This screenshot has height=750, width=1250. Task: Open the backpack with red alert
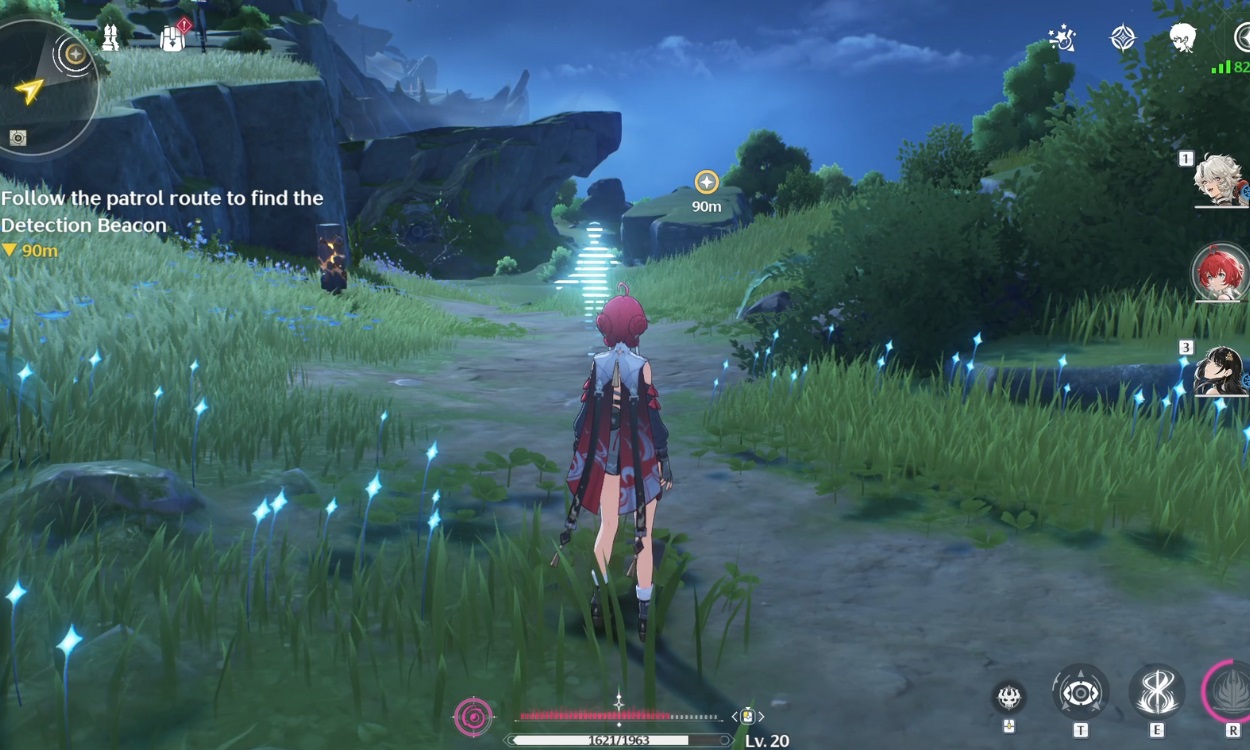pos(173,38)
